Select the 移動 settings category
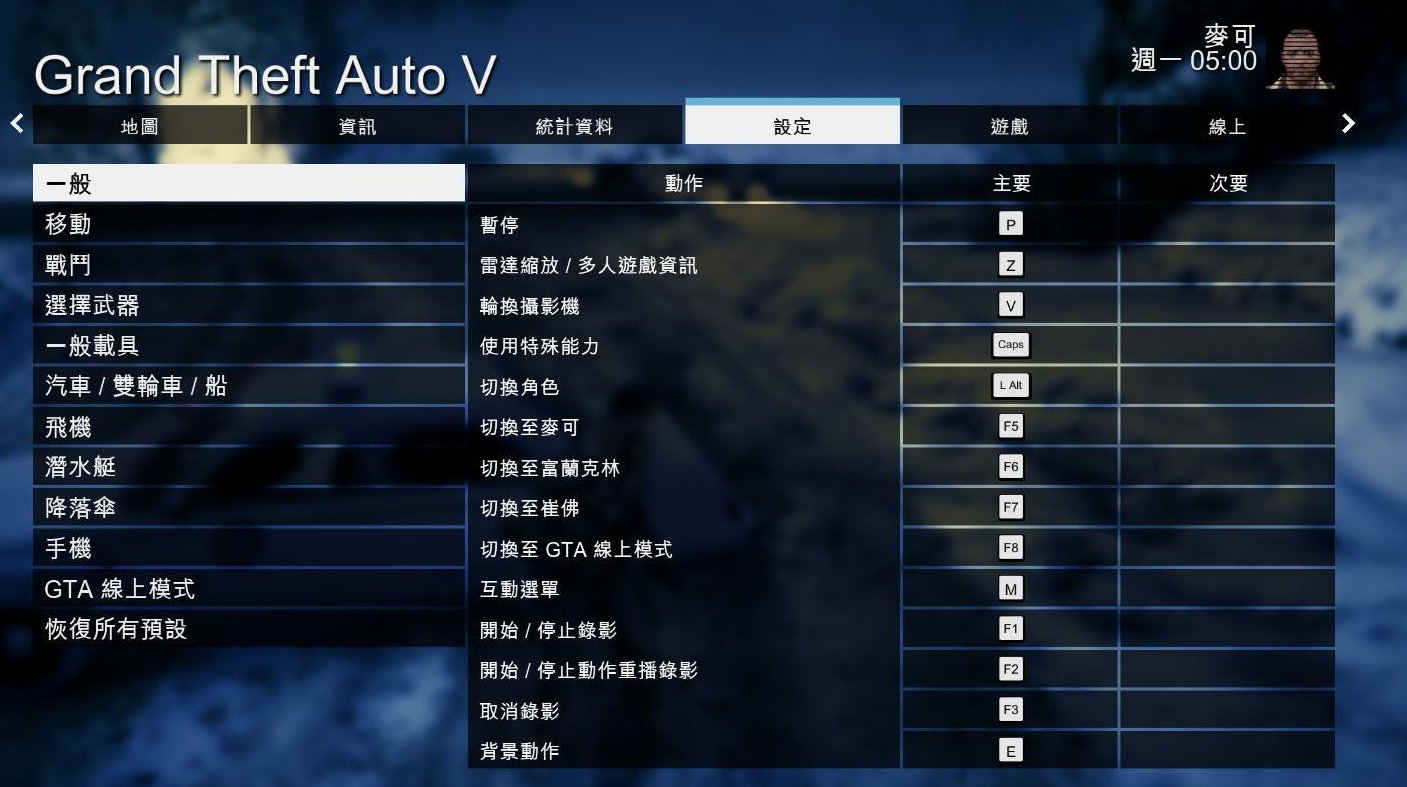The width and height of the screenshot is (1407, 787). 248,224
